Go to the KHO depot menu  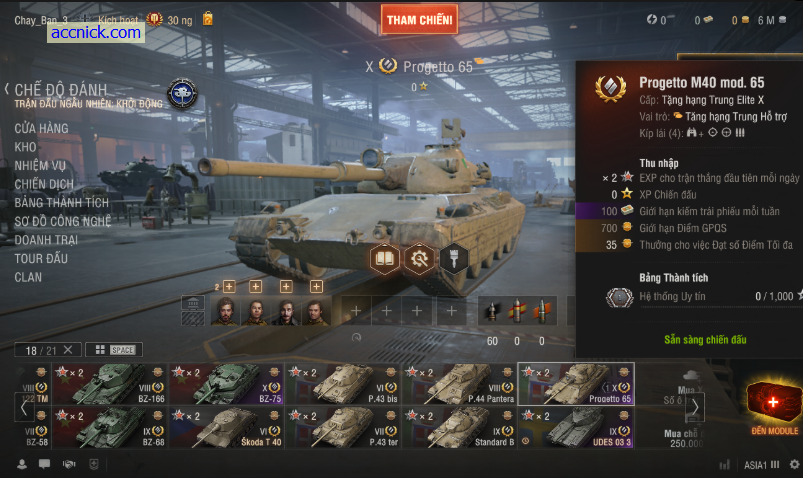coord(25,147)
